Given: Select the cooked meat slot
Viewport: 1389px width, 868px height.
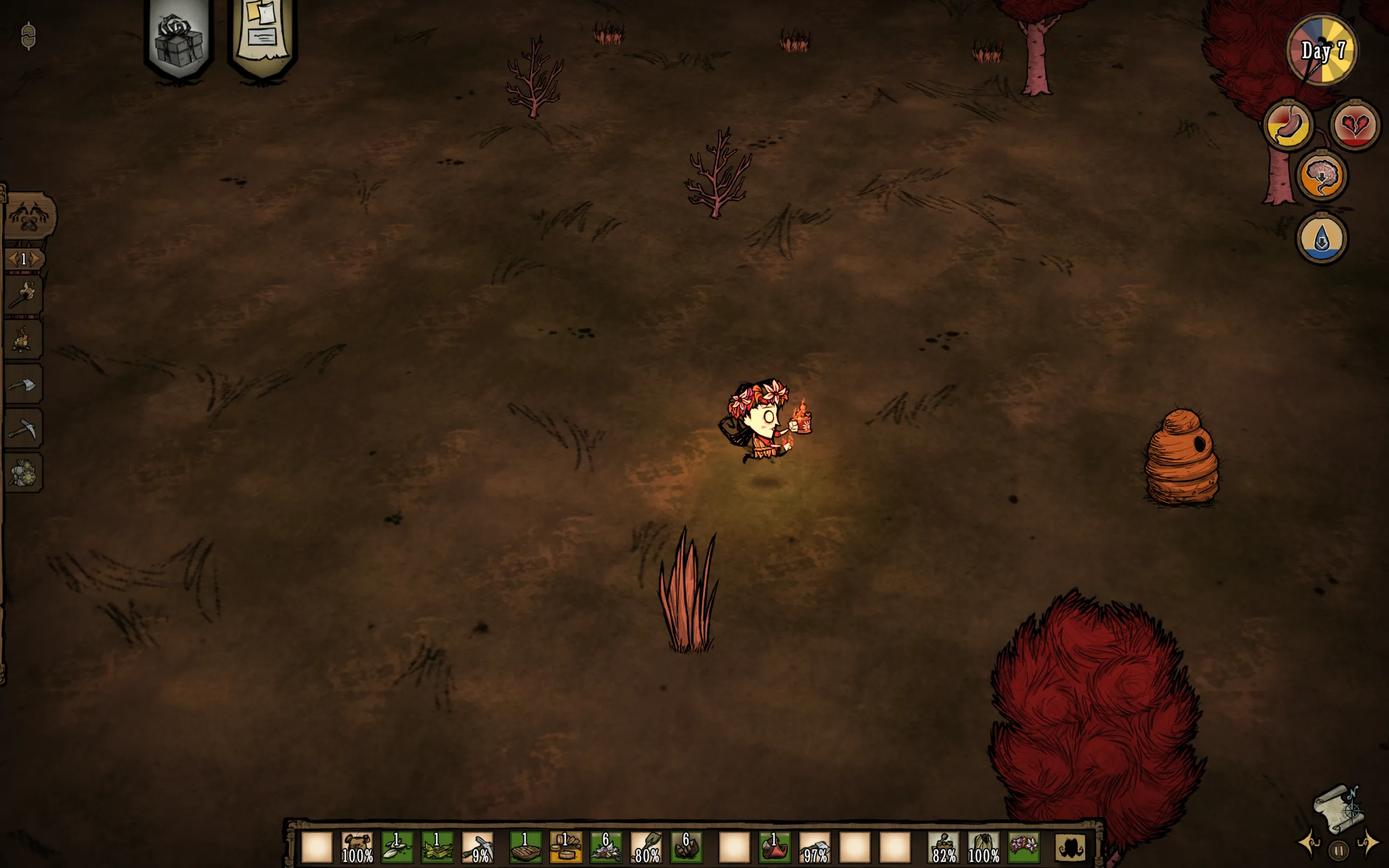Looking at the screenshot, I should [525, 847].
